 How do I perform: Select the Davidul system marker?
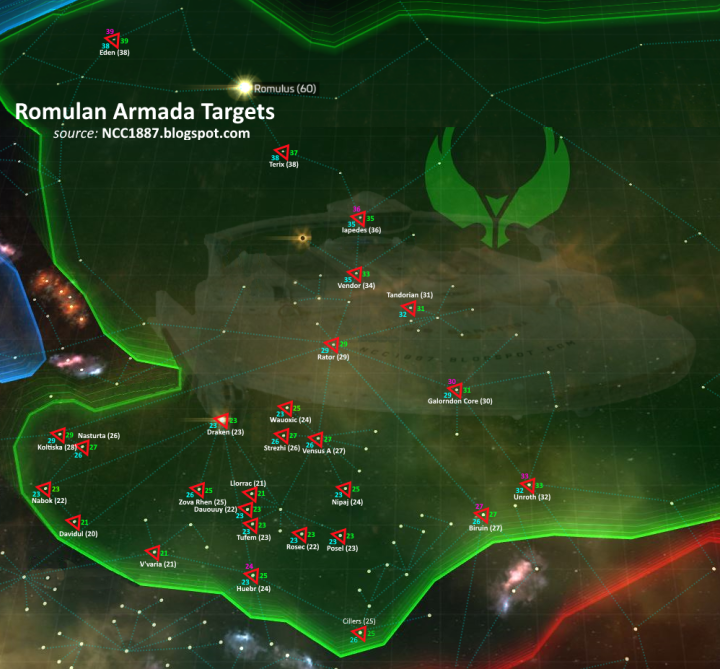(72, 522)
